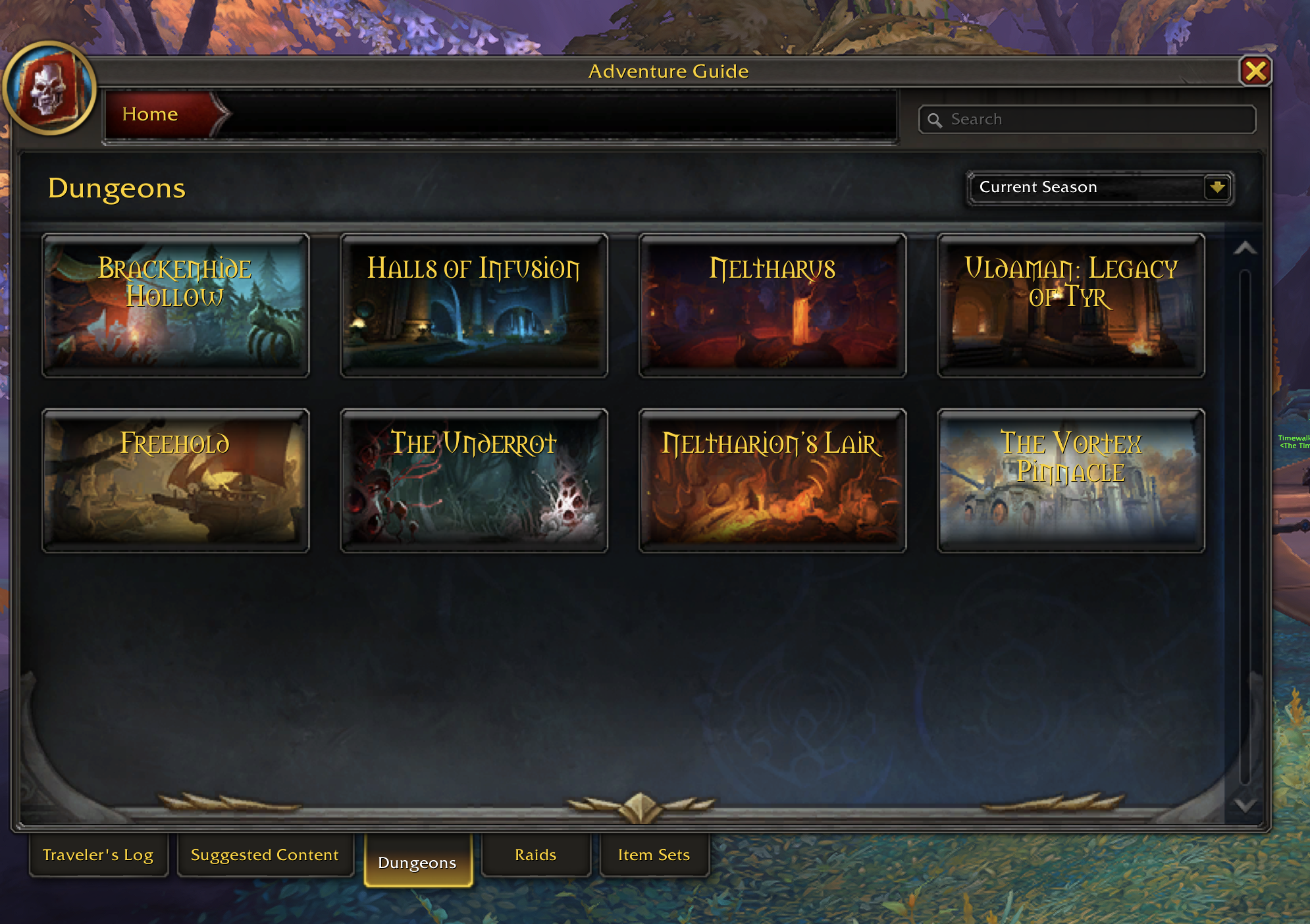Click the Dungeons tab

pos(417,862)
